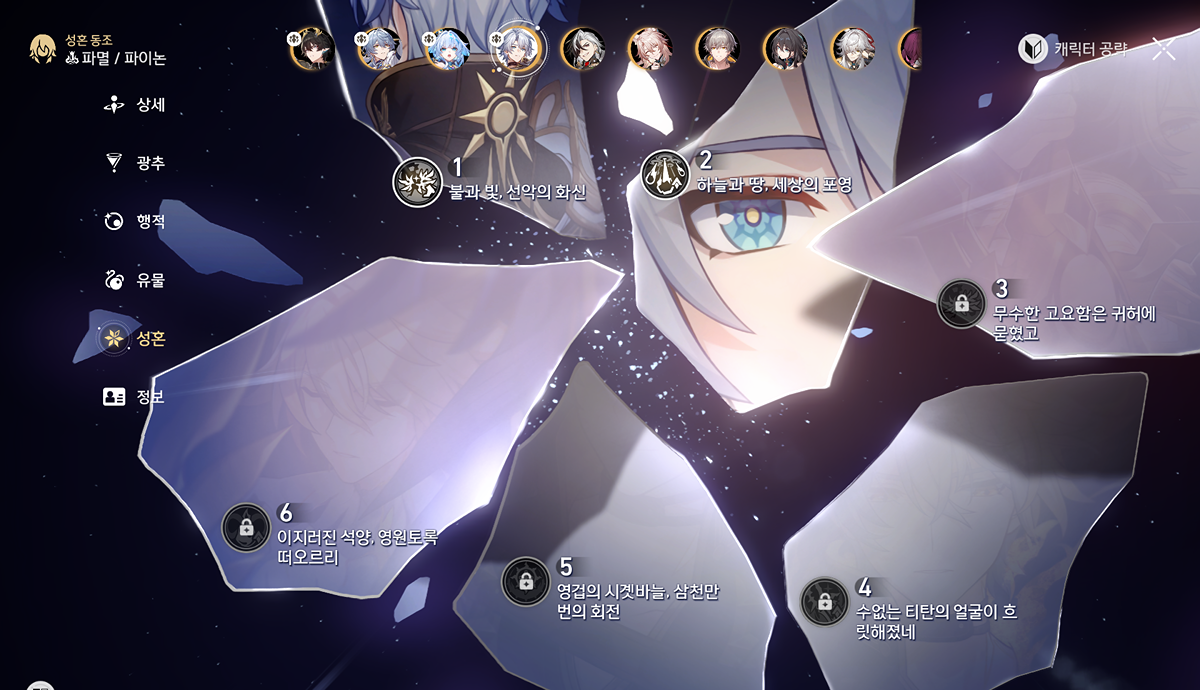Close the character screen with the X
The width and height of the screenshot is (1200, 690).
click(x=1163, y=49)
